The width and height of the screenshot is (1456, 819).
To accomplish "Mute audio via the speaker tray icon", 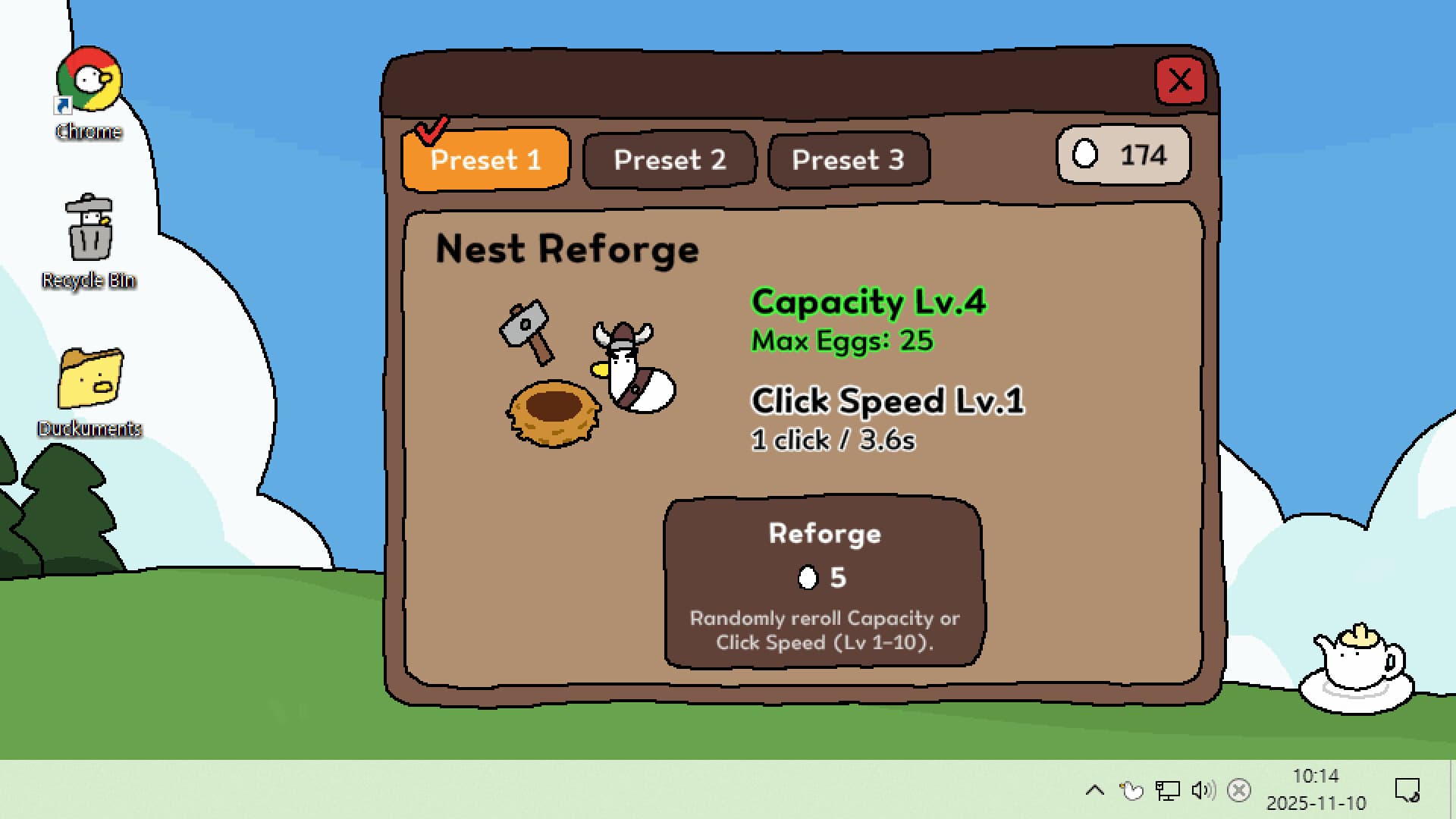I will [x=1203, y=789].
